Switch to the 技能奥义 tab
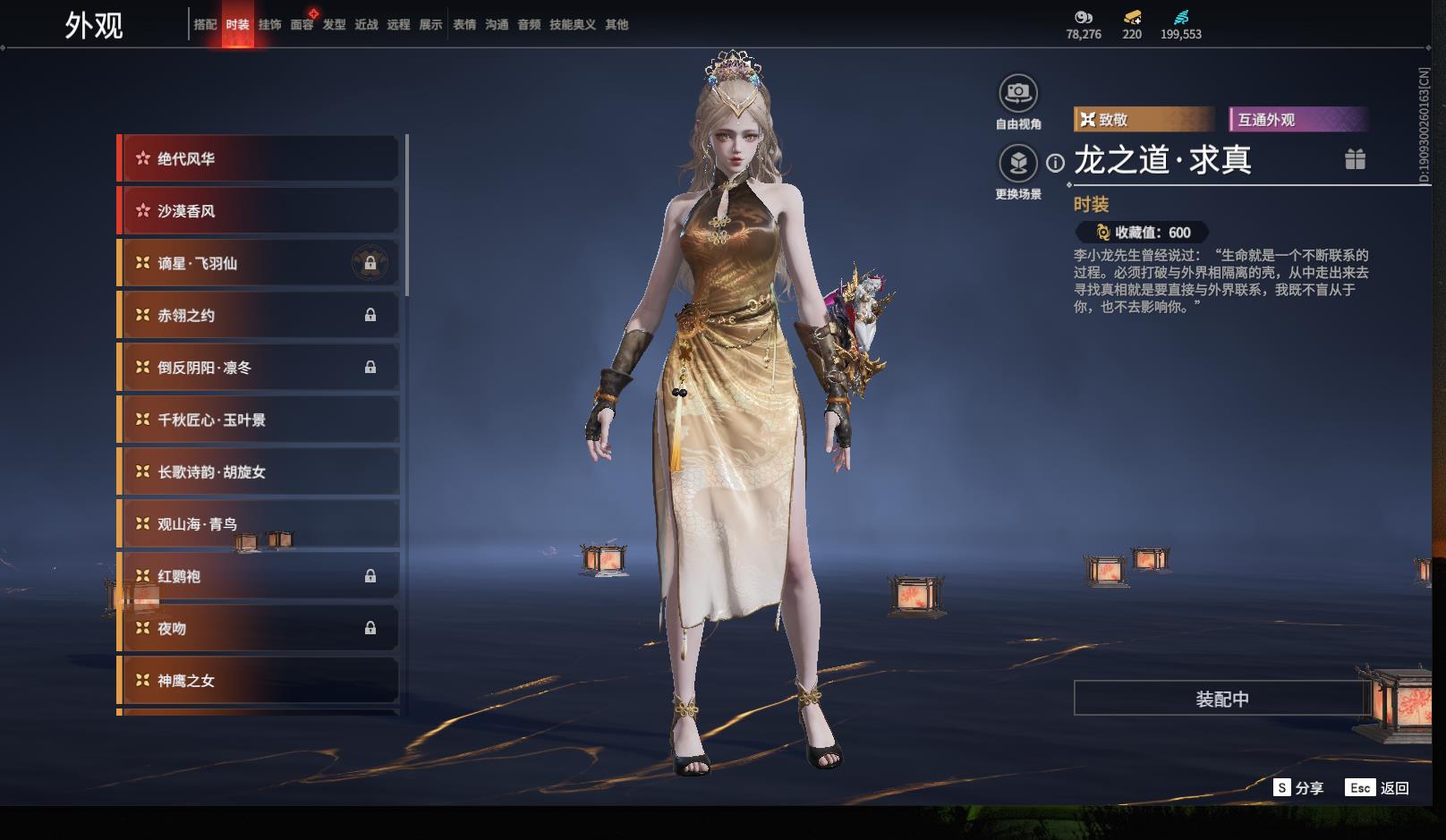1446x840 pixels. [x=572, y=25]
